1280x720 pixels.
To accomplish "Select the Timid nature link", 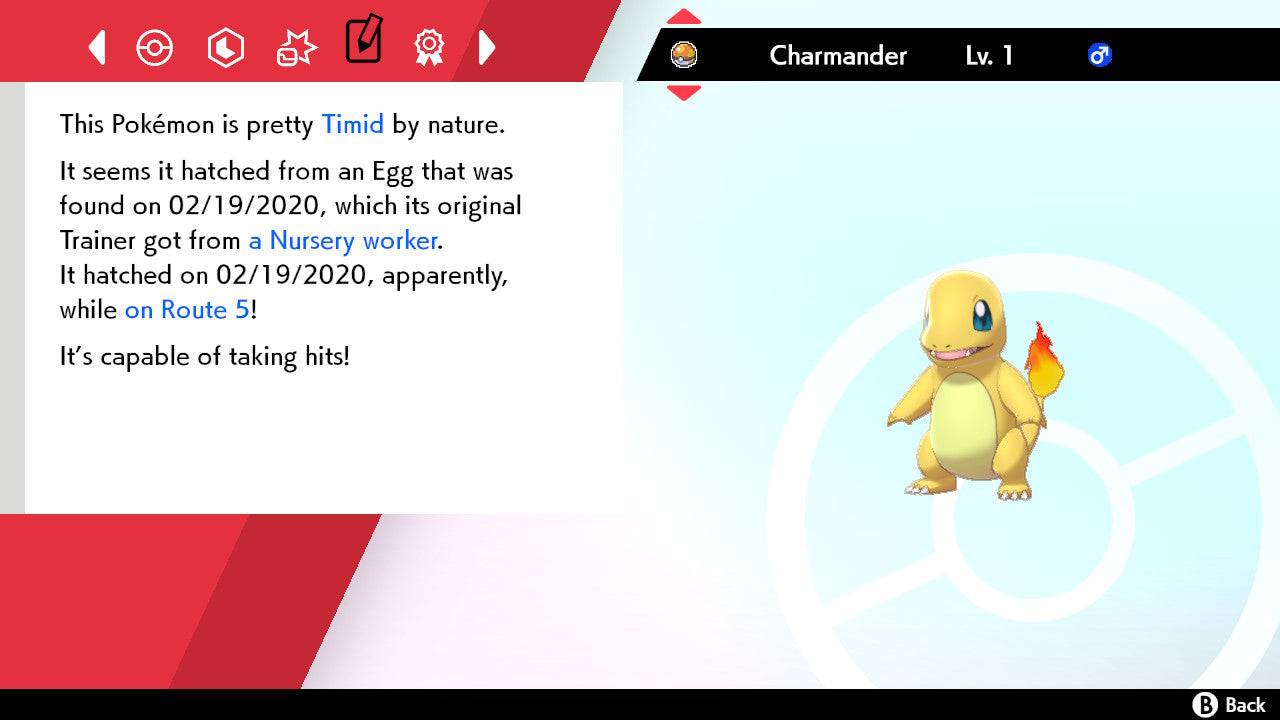I will (352, 124).
